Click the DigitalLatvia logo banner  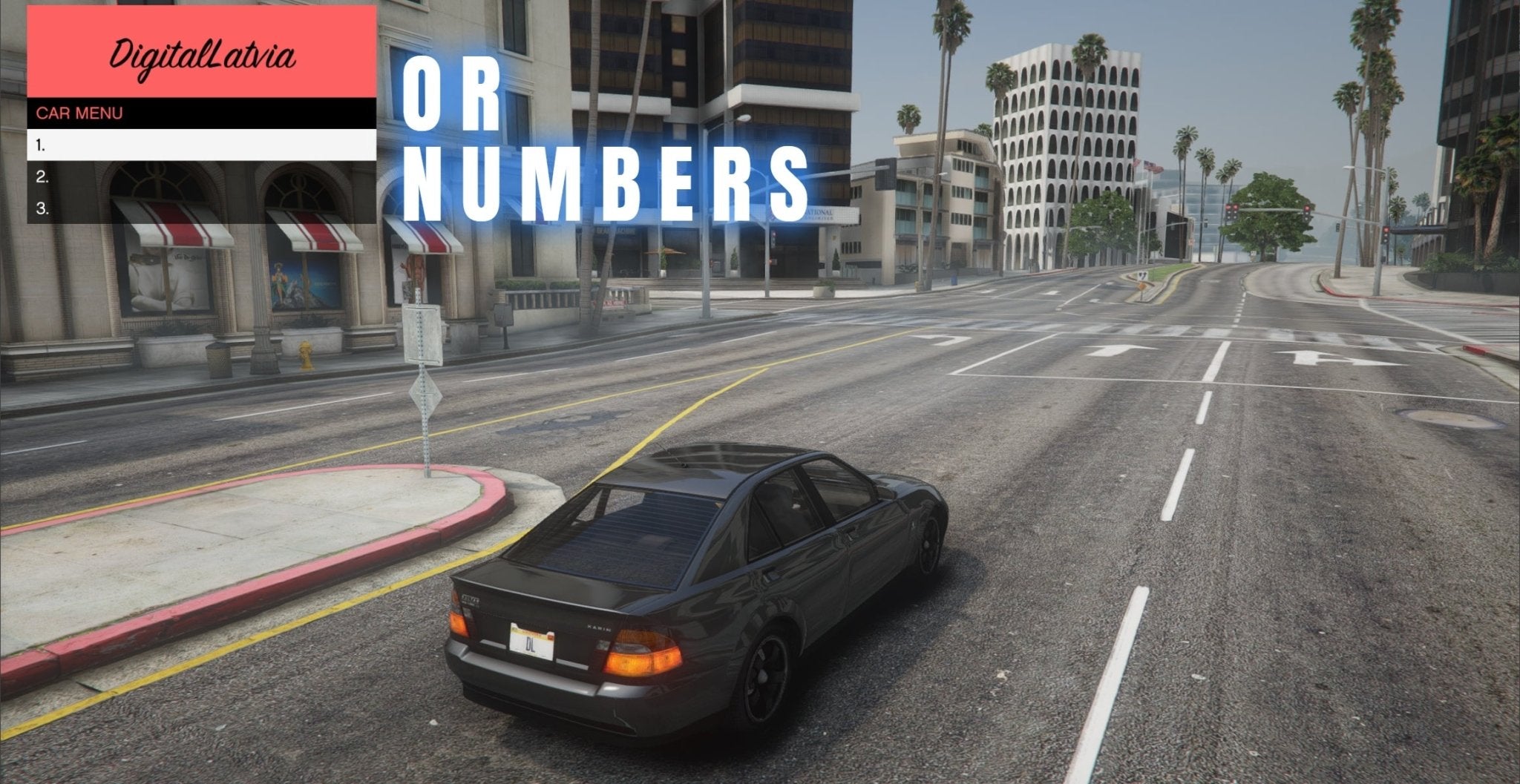click(x=200, y=53)
